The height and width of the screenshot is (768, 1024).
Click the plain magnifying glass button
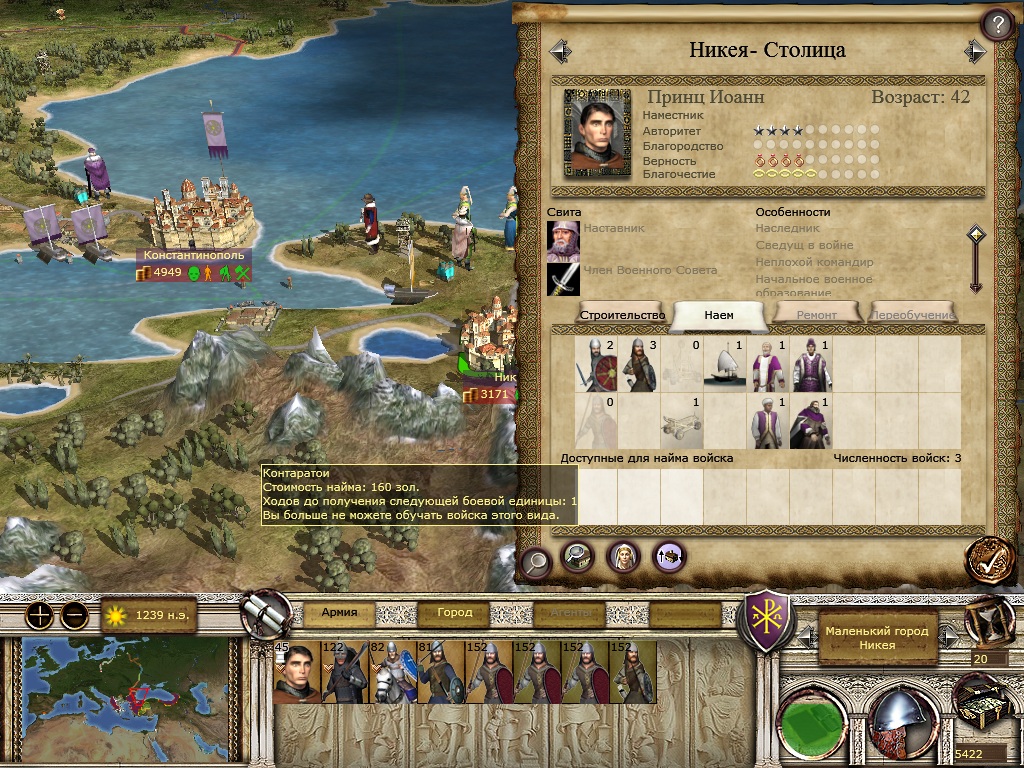click(x=536, y=562)
